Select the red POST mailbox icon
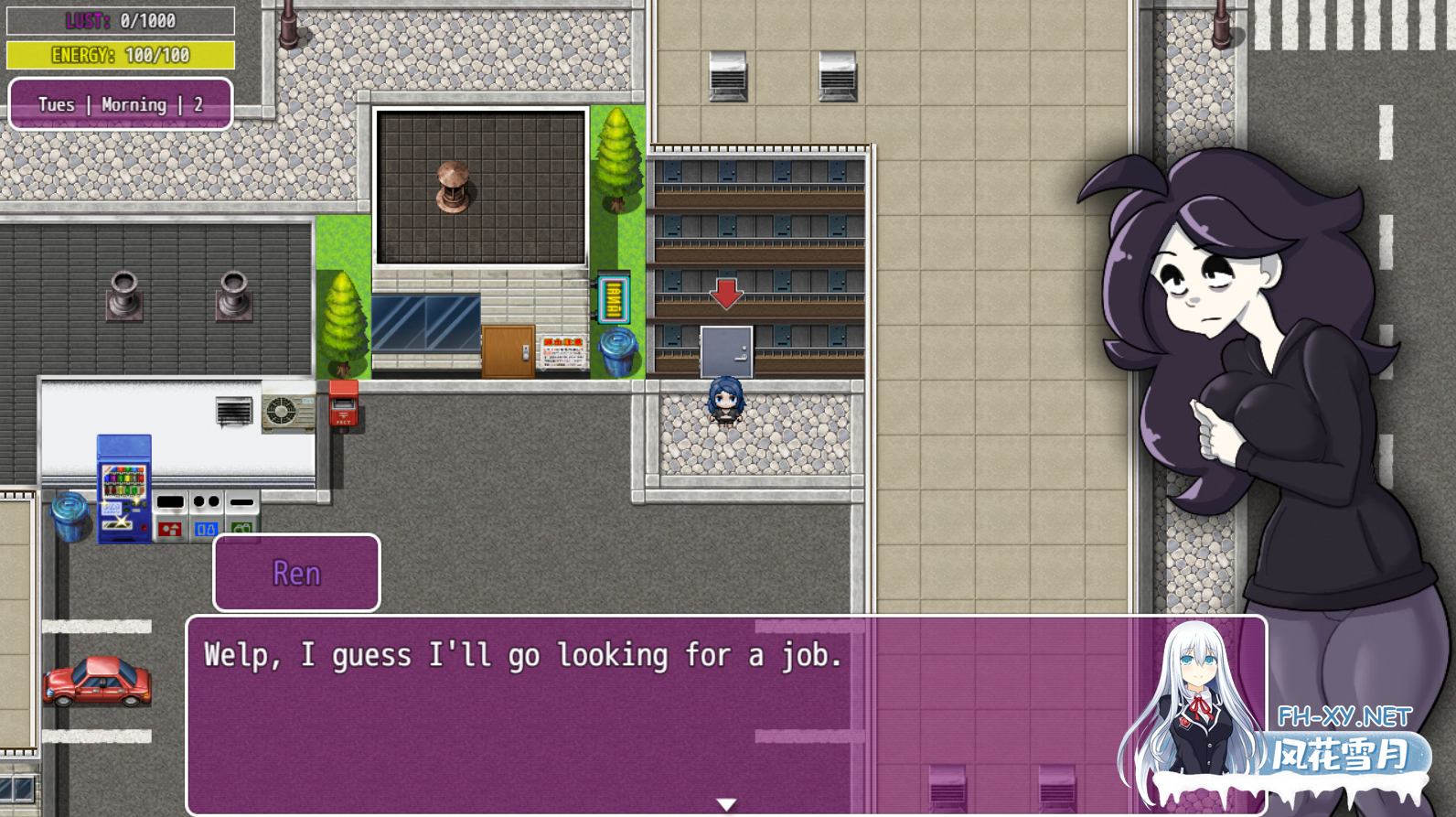The height and width of the screenshot is (817, 1456). 343,403
